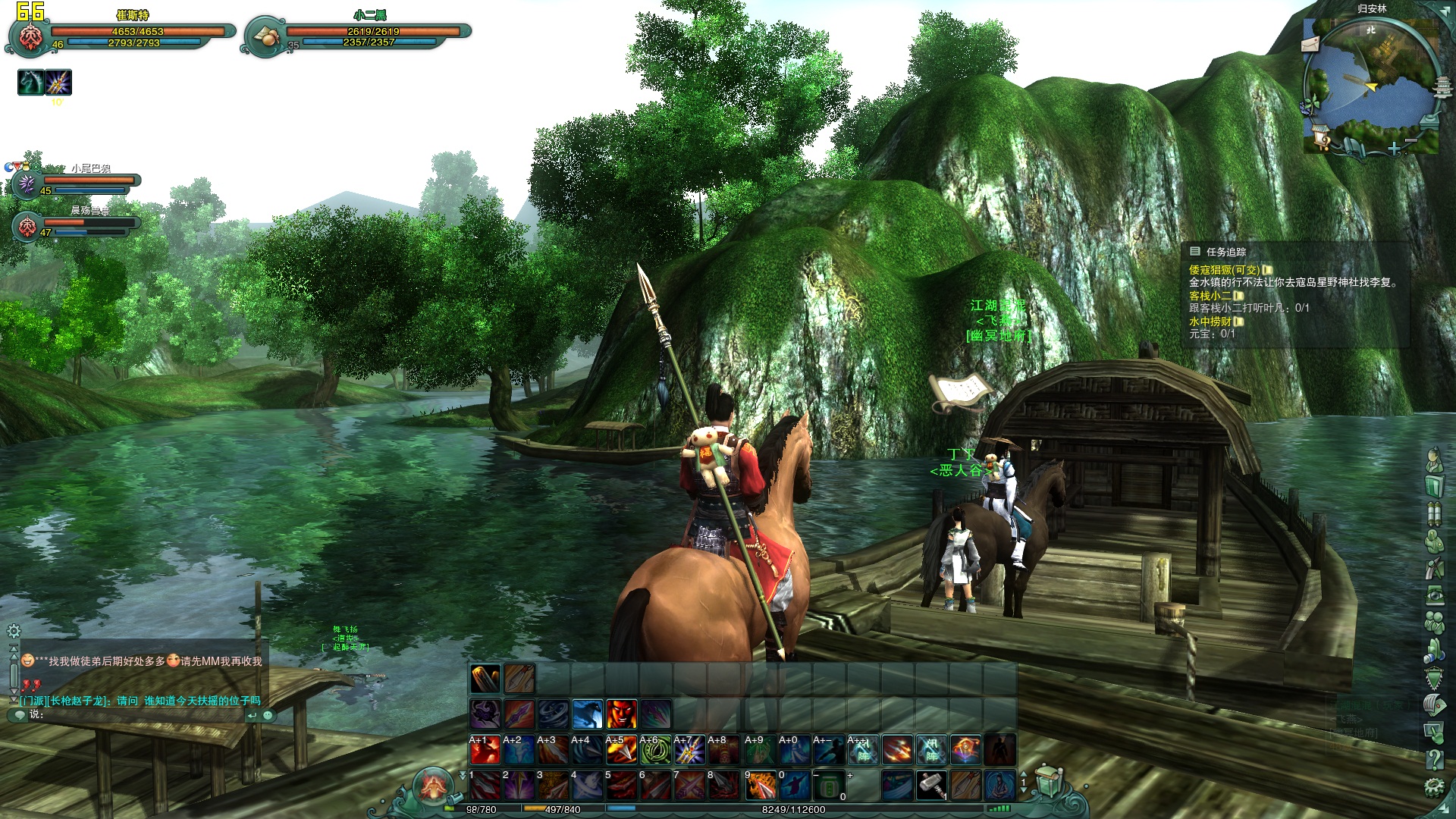1456x819 pixels.
Task: Click the minimap zoom-out minus button
Action: point(1410,142)
